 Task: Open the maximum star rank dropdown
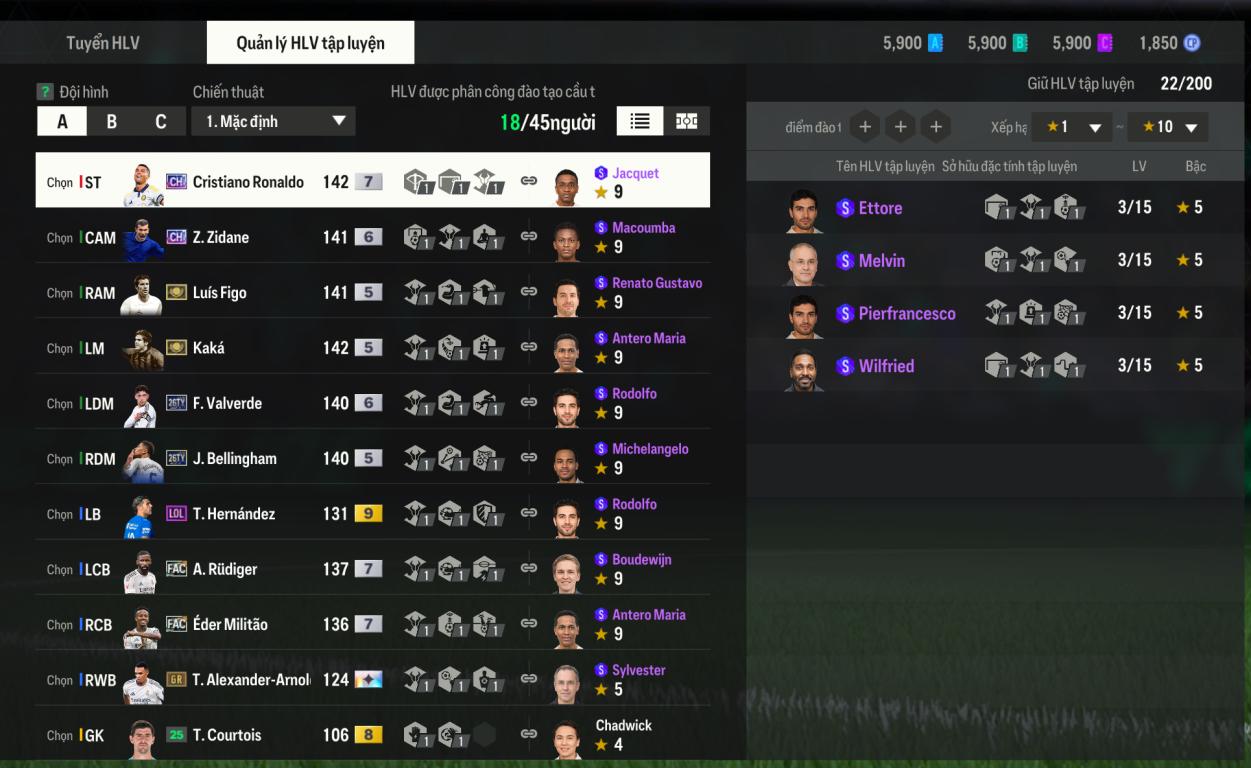tap(1168, 127)
